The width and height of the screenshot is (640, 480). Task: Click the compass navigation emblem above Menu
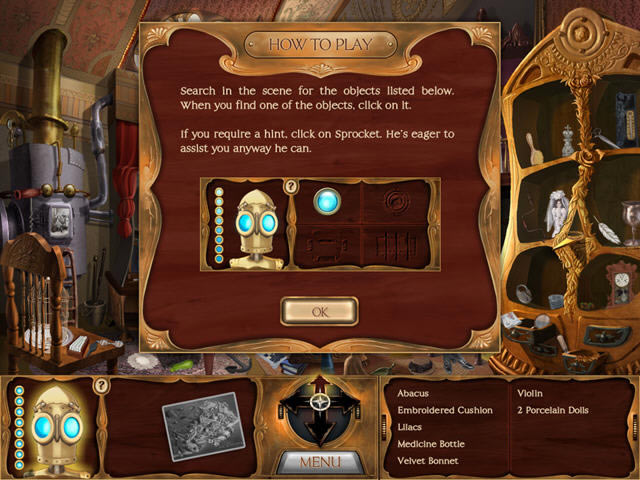[x=319, y=412]
